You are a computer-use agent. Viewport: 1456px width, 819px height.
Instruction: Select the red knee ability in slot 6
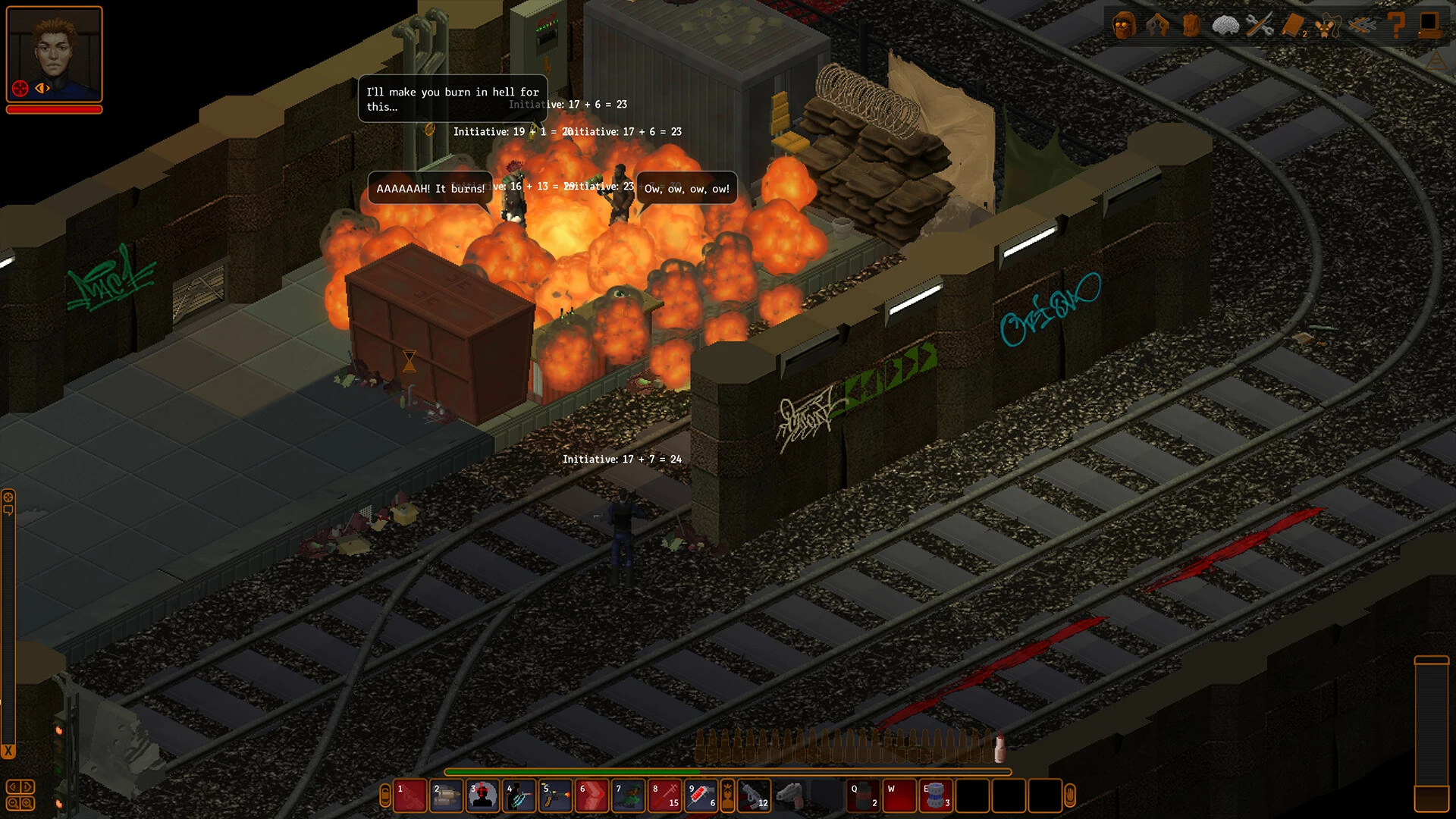pyautogui.click(x=592, y=797)
